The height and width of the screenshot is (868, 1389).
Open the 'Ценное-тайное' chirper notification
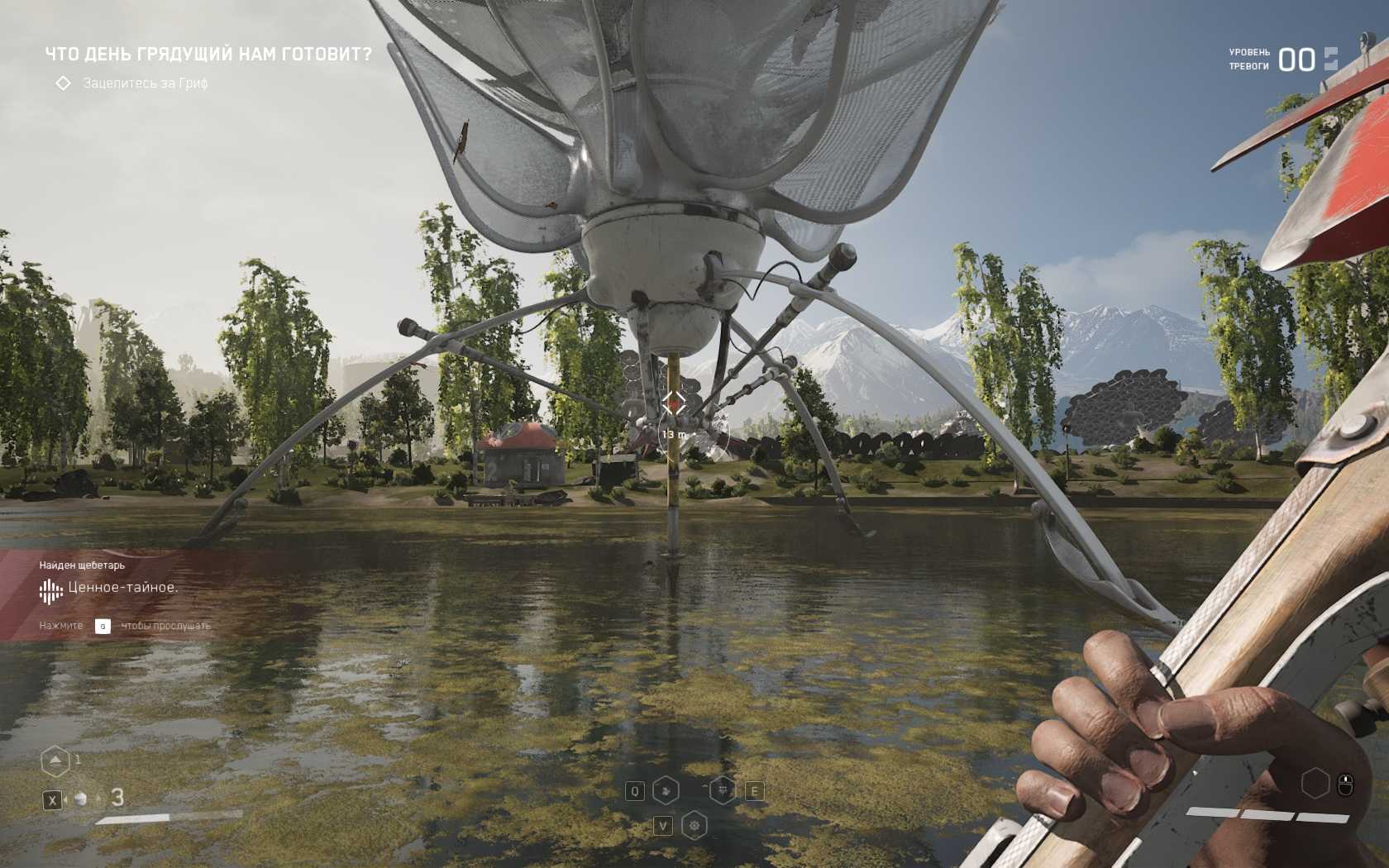pos(122,588)
